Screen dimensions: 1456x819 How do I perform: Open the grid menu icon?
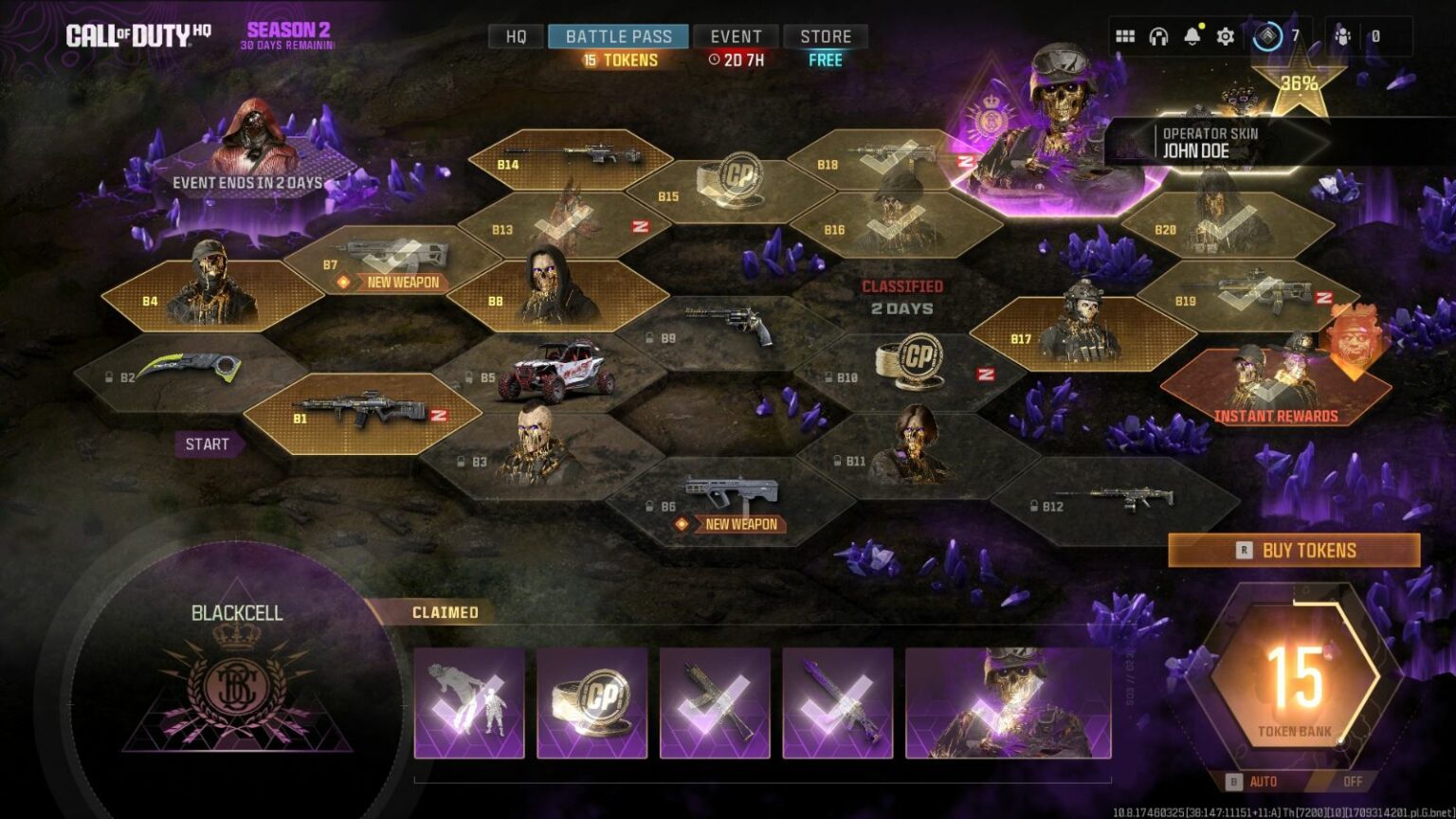(x=1125, y=37)
